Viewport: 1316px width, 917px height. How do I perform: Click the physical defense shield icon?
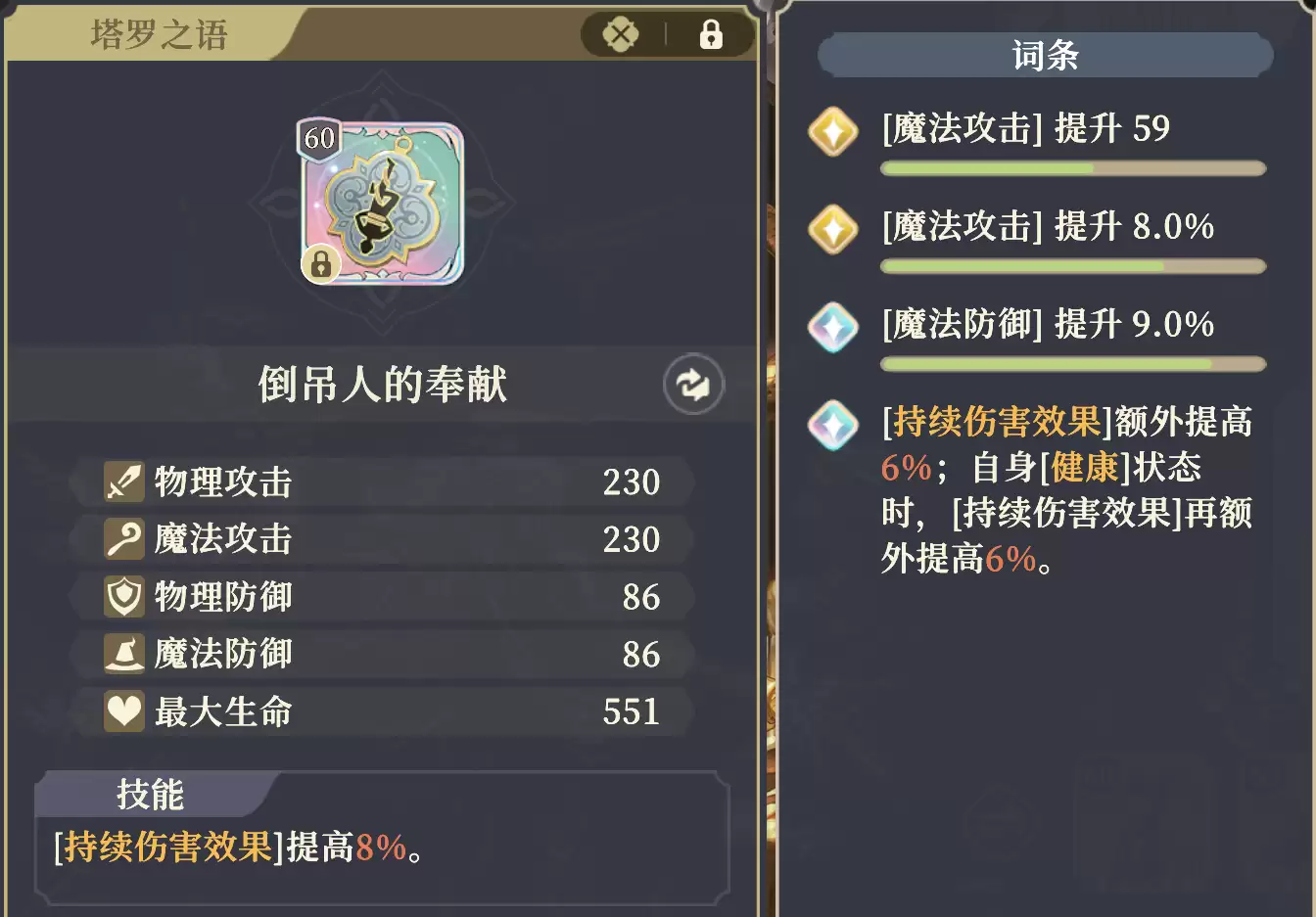tap(123, 596)
